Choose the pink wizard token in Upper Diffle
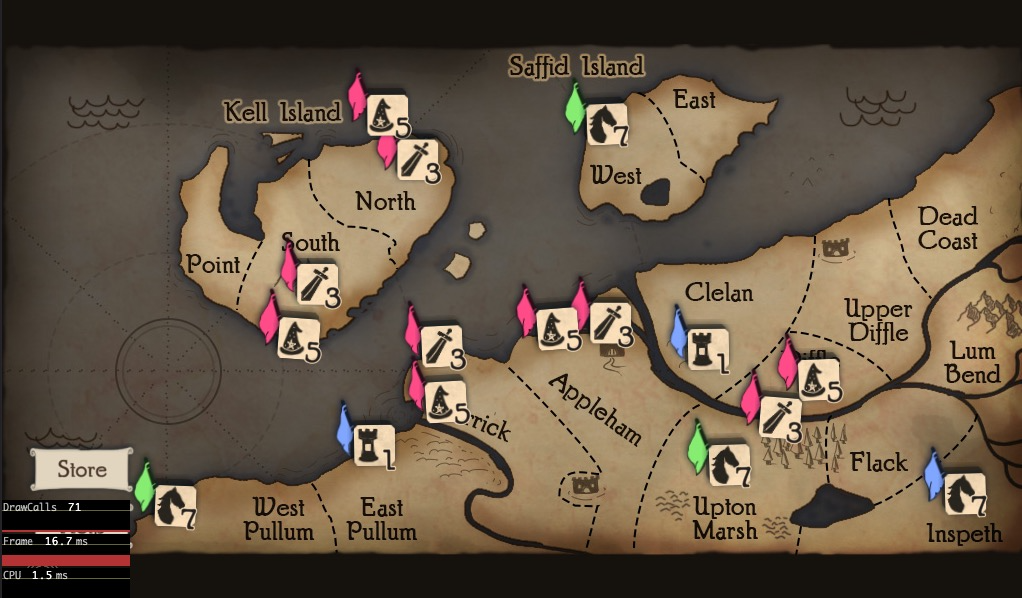 (817, 379)
